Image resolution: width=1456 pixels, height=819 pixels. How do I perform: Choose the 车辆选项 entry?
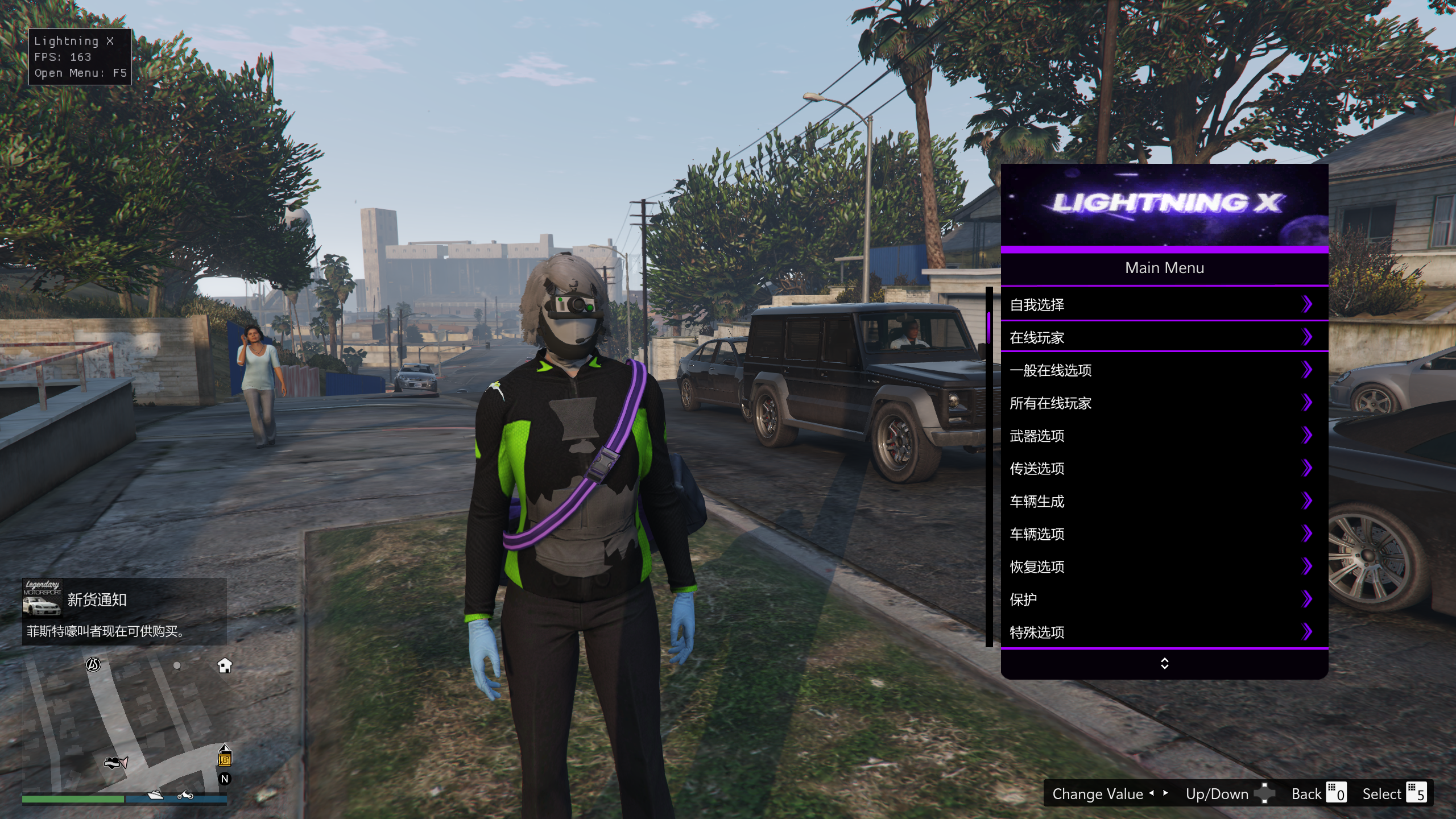click(x=1164, y=534)
